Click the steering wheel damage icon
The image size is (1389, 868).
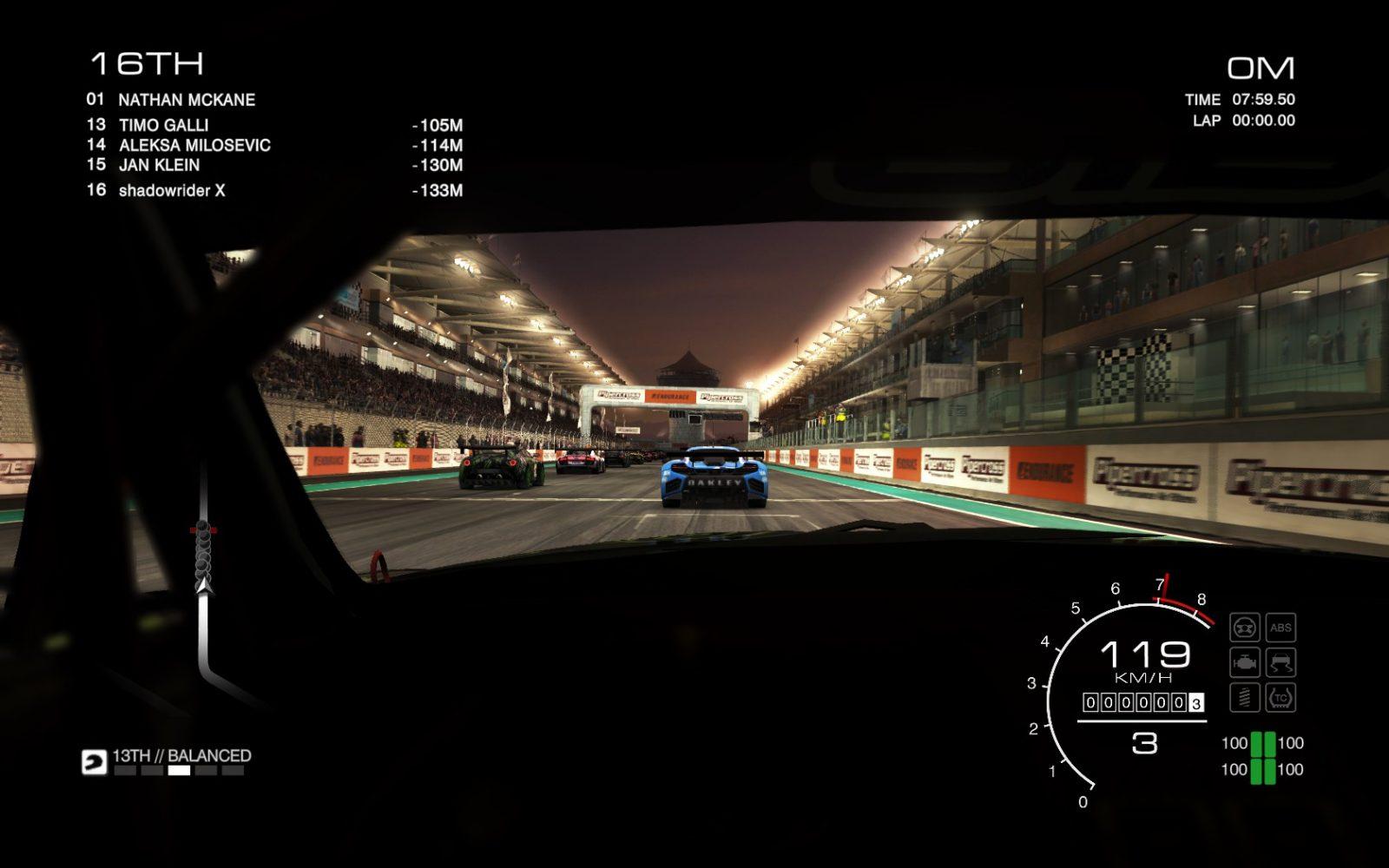(1245, 628)
